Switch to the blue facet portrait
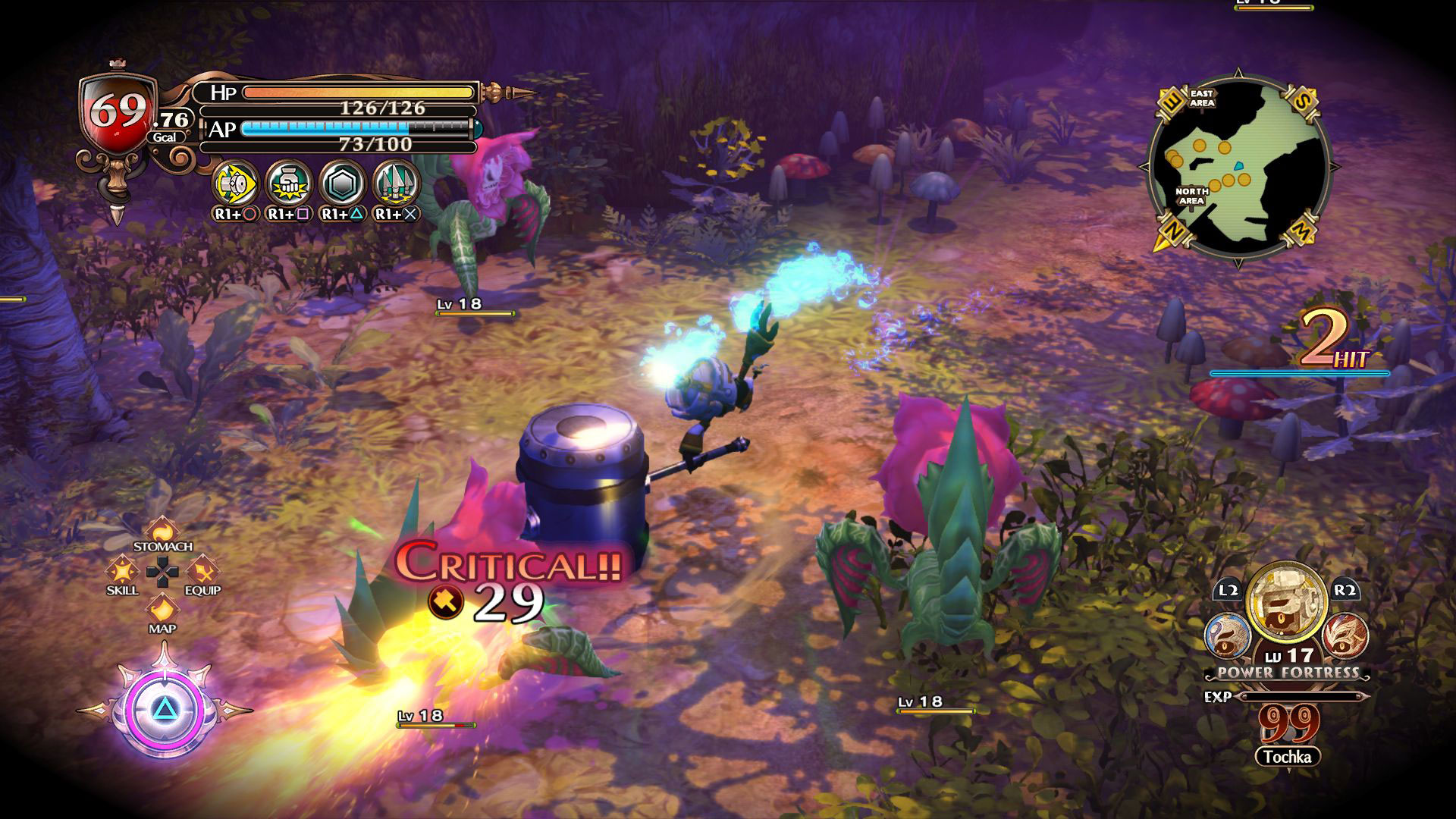 (x=1228, y=635)
